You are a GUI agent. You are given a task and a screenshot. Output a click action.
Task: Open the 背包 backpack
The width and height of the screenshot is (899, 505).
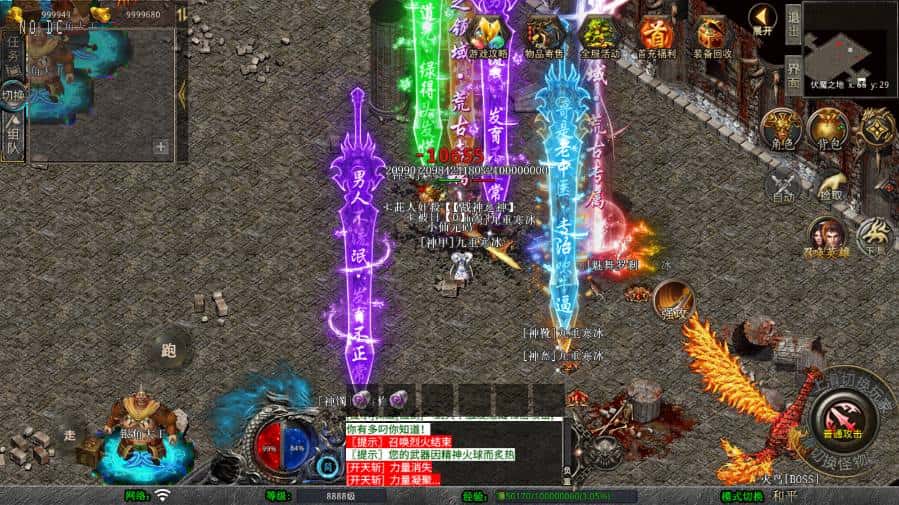click(827, 128)
